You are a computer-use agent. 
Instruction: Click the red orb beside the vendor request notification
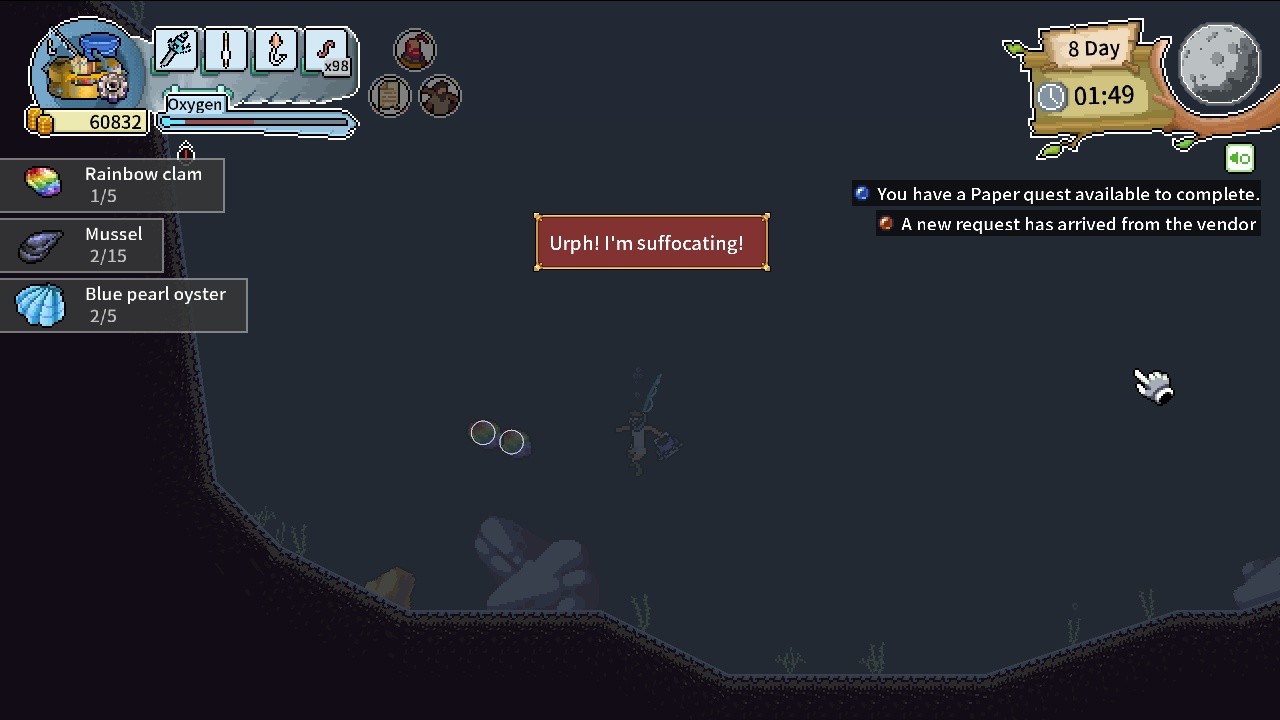click(886, 224)
